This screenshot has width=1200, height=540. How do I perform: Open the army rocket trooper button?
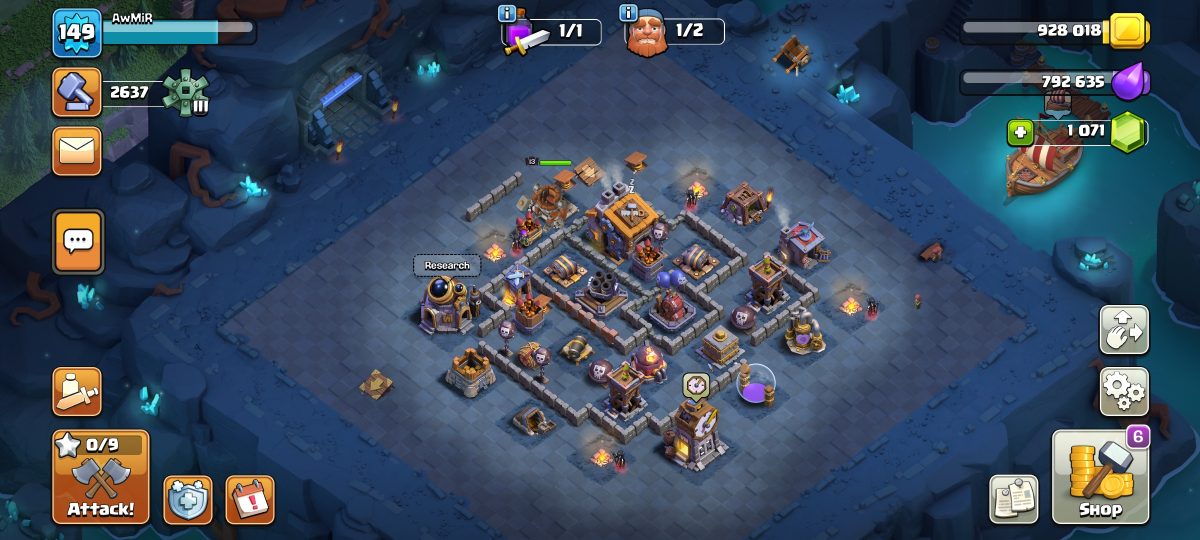77,391
